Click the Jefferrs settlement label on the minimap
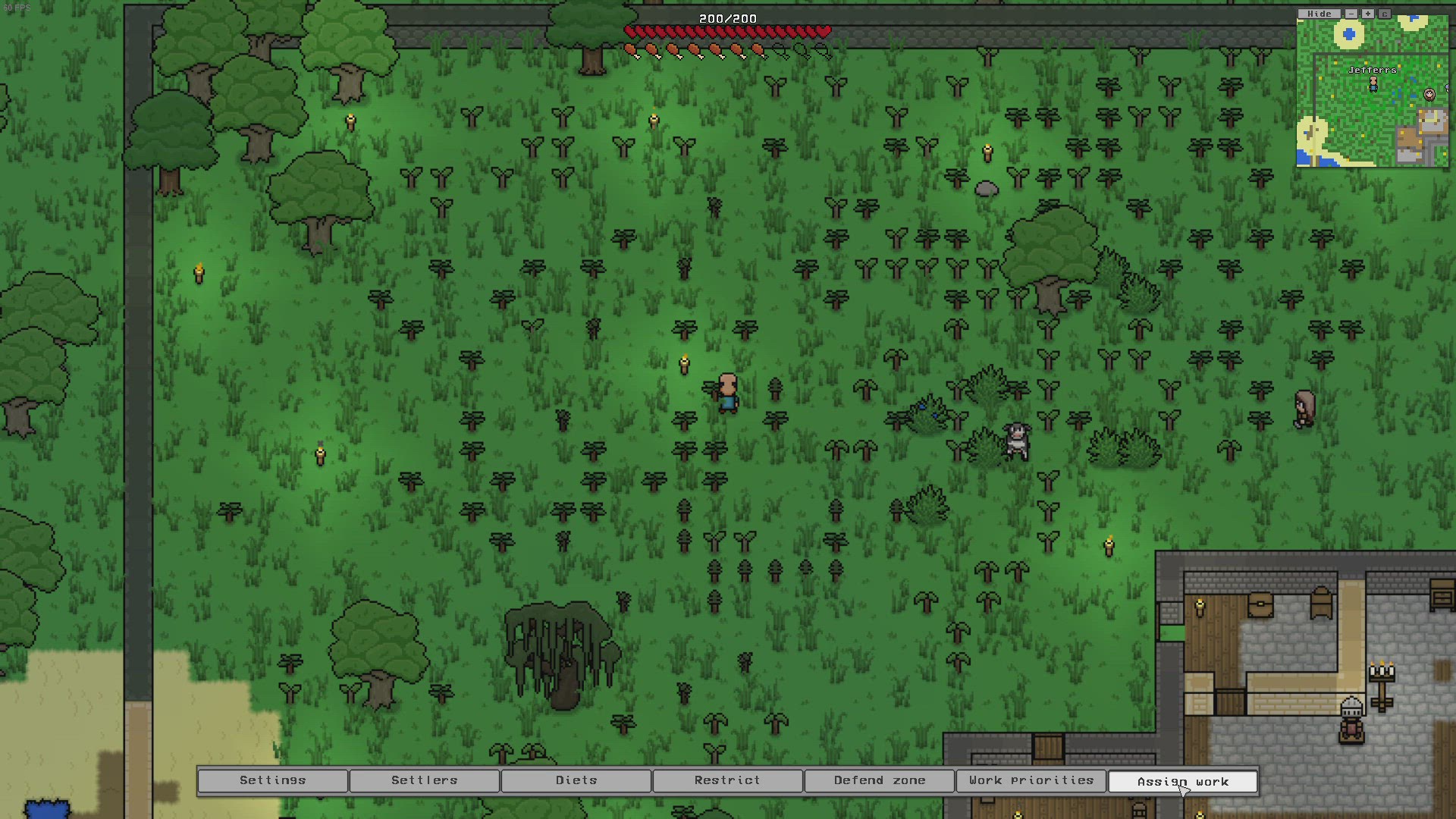This screenshot has width=1456, height=819. (1371, 69)
